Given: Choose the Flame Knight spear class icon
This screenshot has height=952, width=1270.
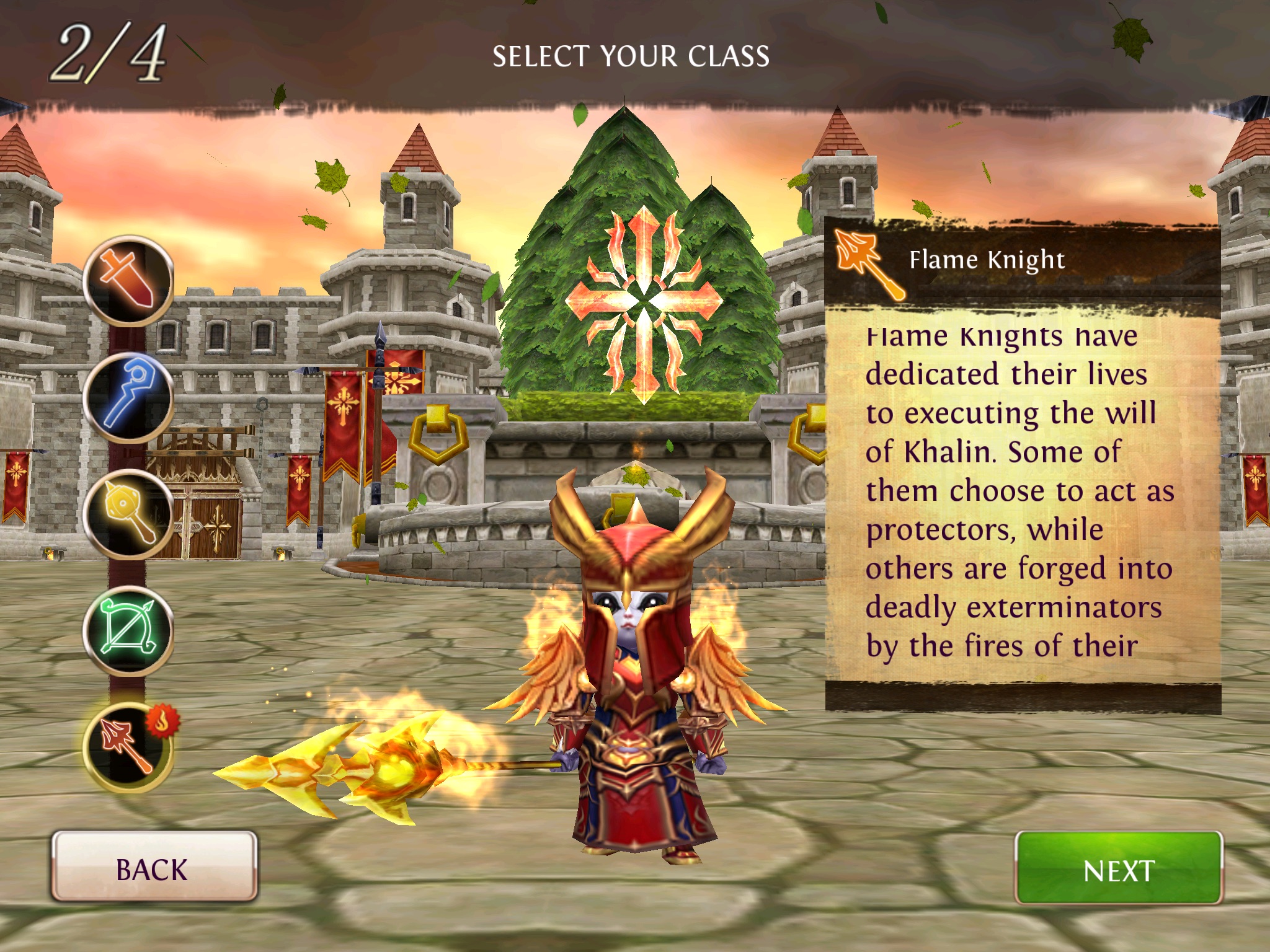Looking at the screenshot, I should pyautogui.click(x=128, y=747).
